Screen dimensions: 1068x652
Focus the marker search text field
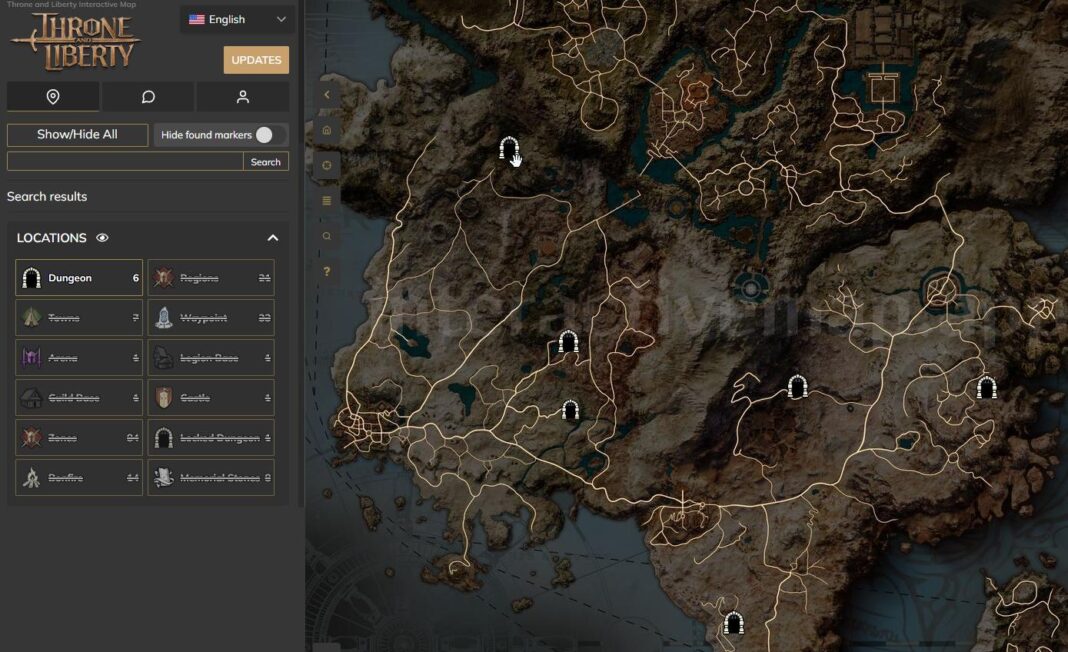[x=125, y=162]
